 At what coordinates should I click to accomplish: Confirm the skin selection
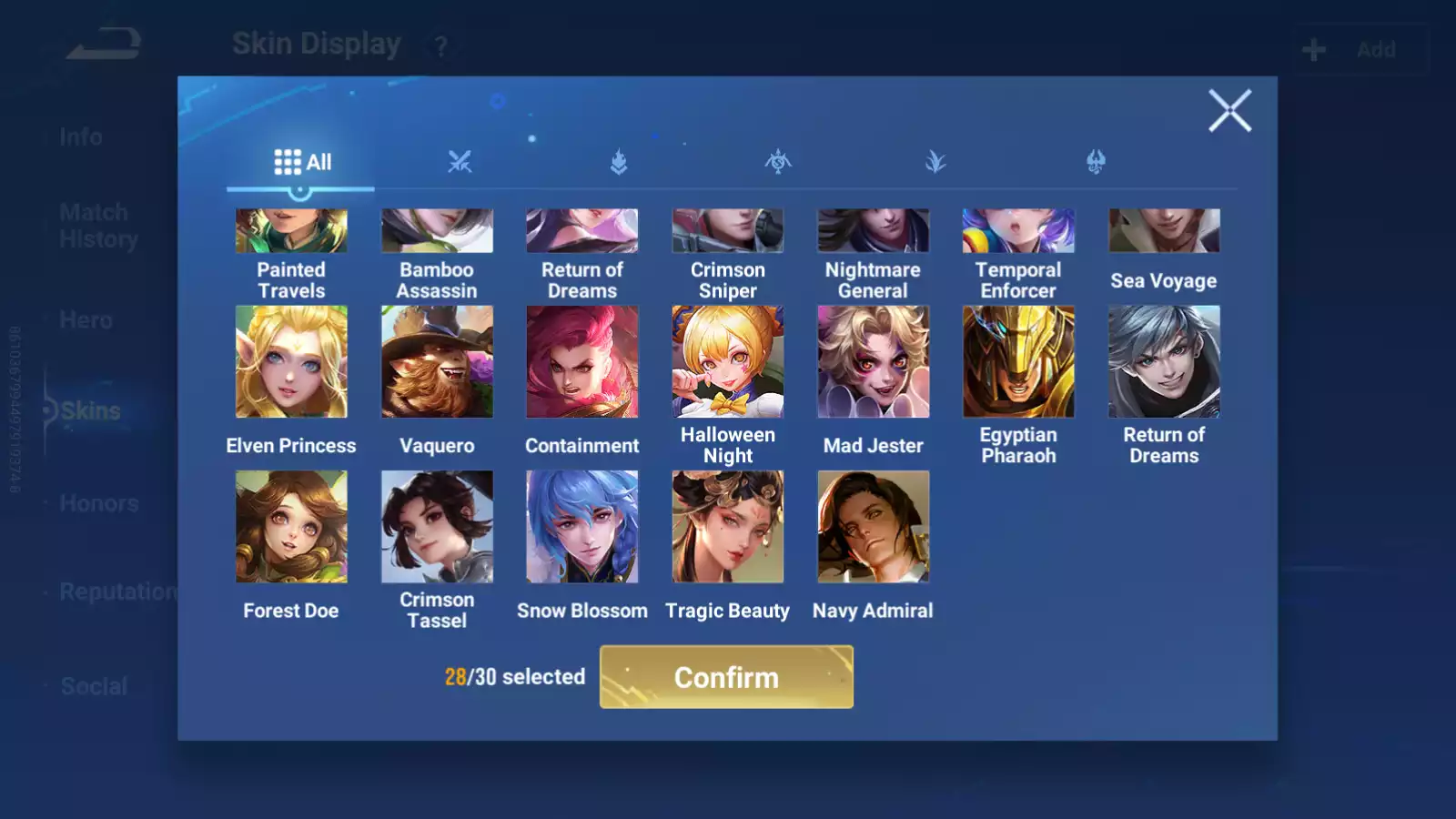[726, 677]
